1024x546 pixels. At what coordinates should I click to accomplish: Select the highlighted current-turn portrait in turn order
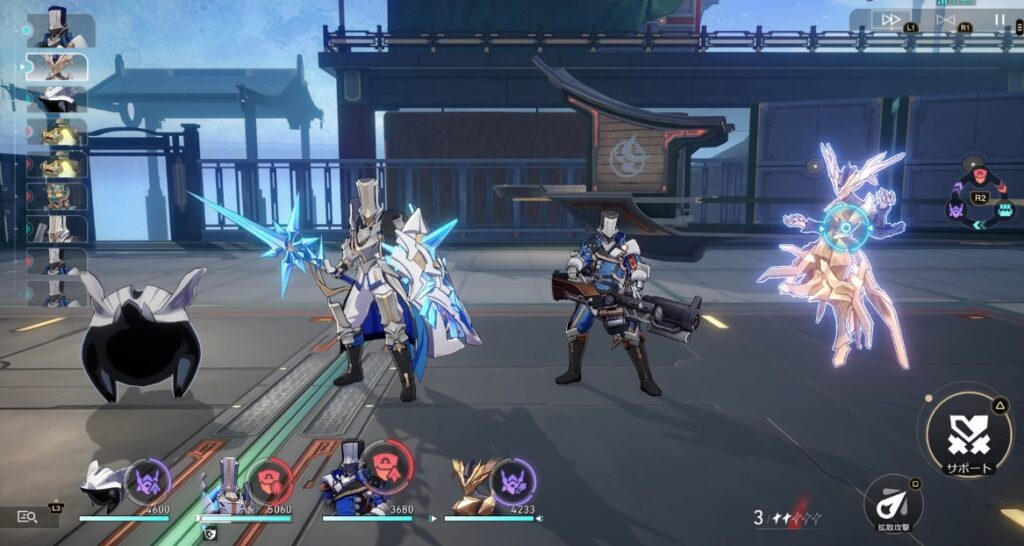(57, 67)
